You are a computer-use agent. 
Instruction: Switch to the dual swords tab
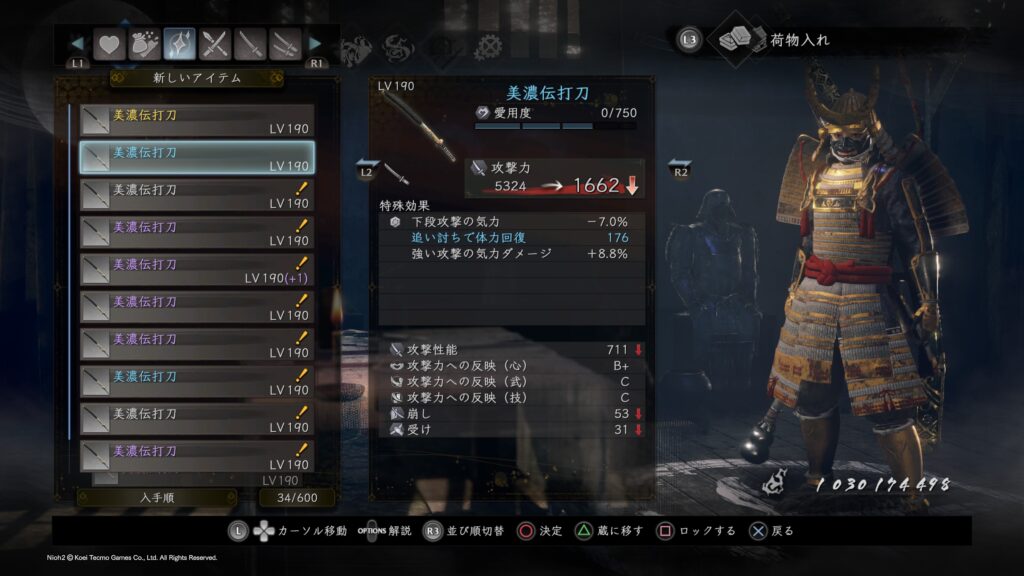[286, 44]
